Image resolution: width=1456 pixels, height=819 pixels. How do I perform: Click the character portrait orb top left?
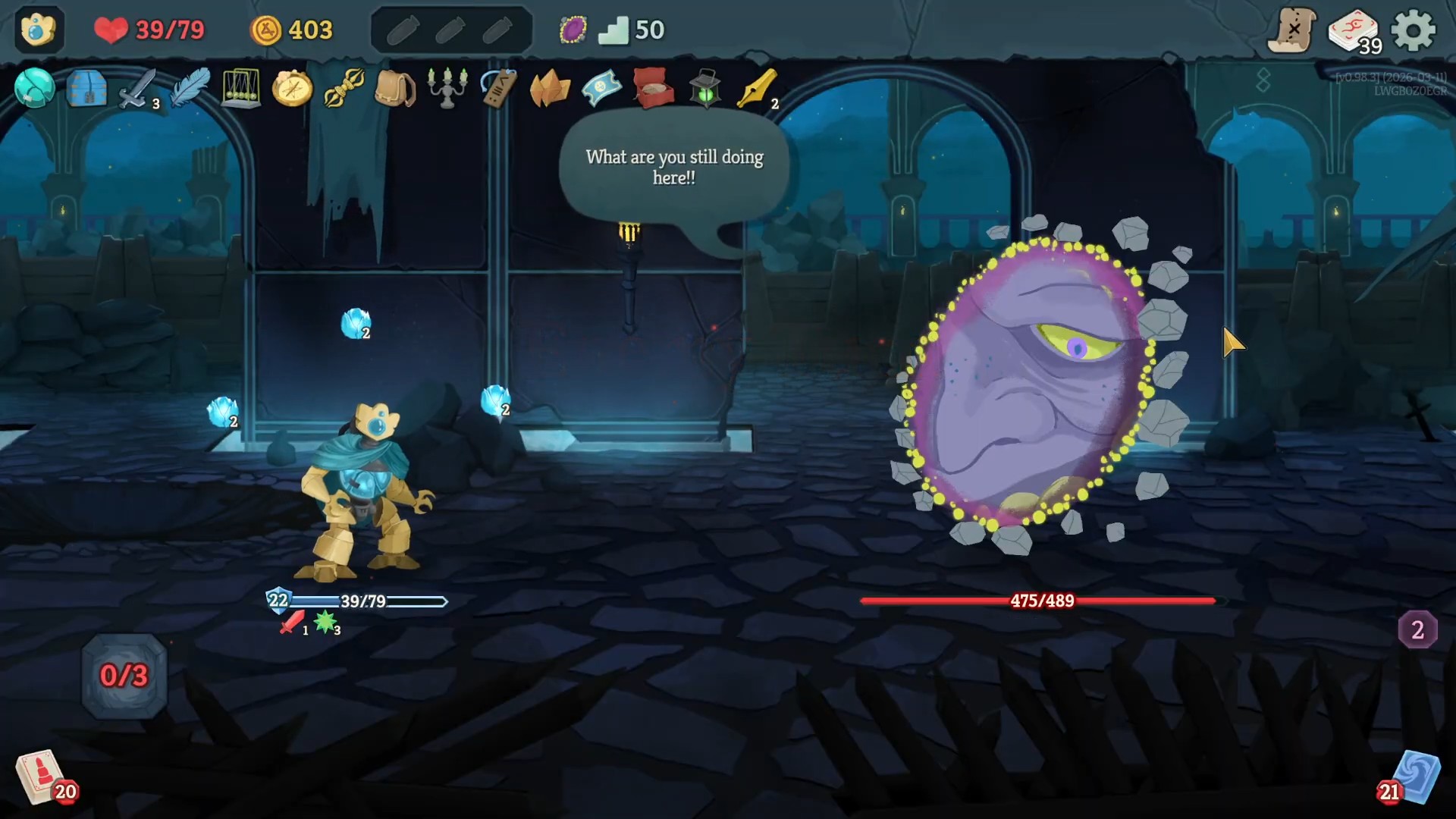pyautogui.click(x=39, y=30)
